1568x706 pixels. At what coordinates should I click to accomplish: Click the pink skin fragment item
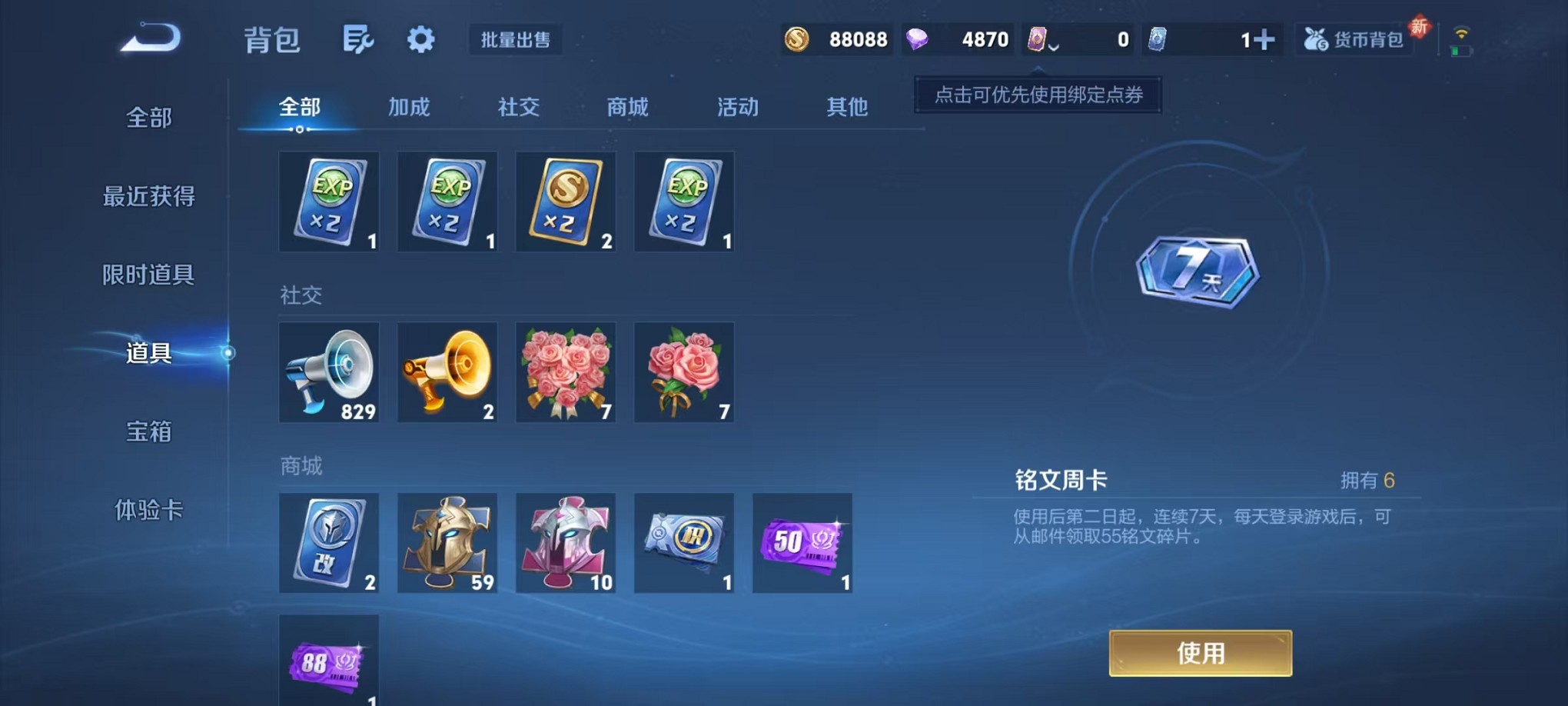point(566,542)
